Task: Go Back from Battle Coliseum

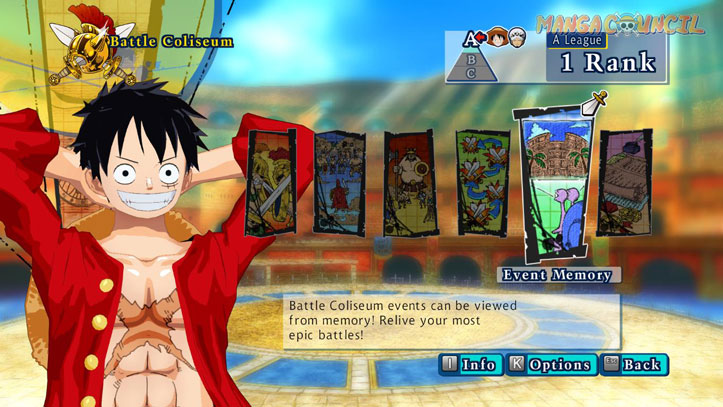Action: (634, 365)
